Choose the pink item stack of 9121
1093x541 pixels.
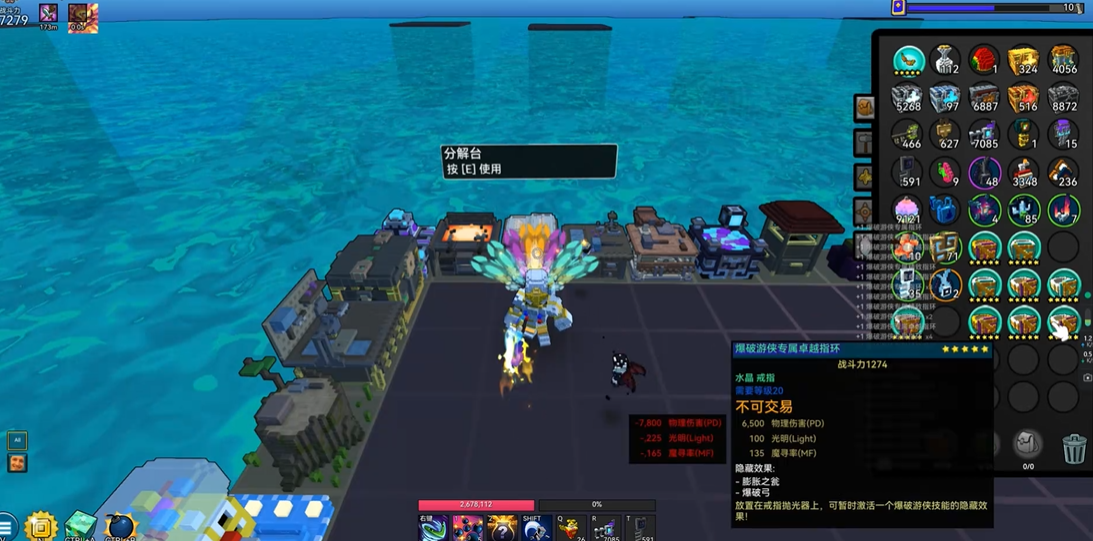[908, 211]
